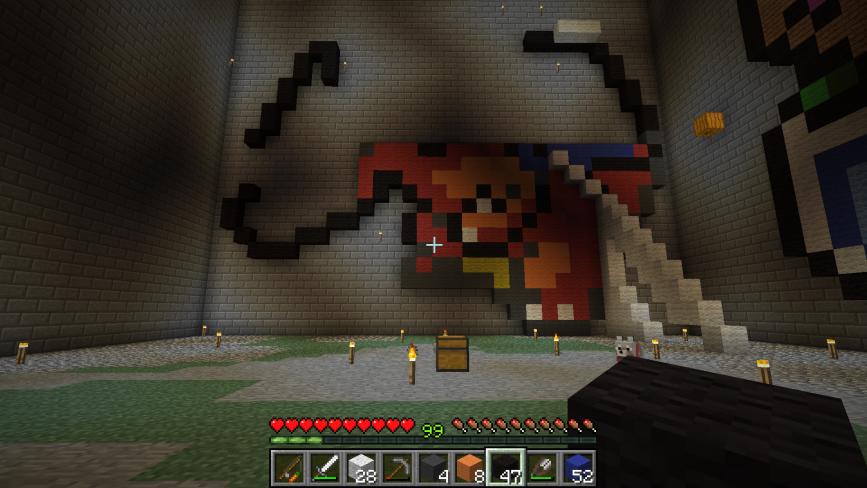Equip the iron sword from the hotbar
The image size is (867, 488).
(324, 467)
